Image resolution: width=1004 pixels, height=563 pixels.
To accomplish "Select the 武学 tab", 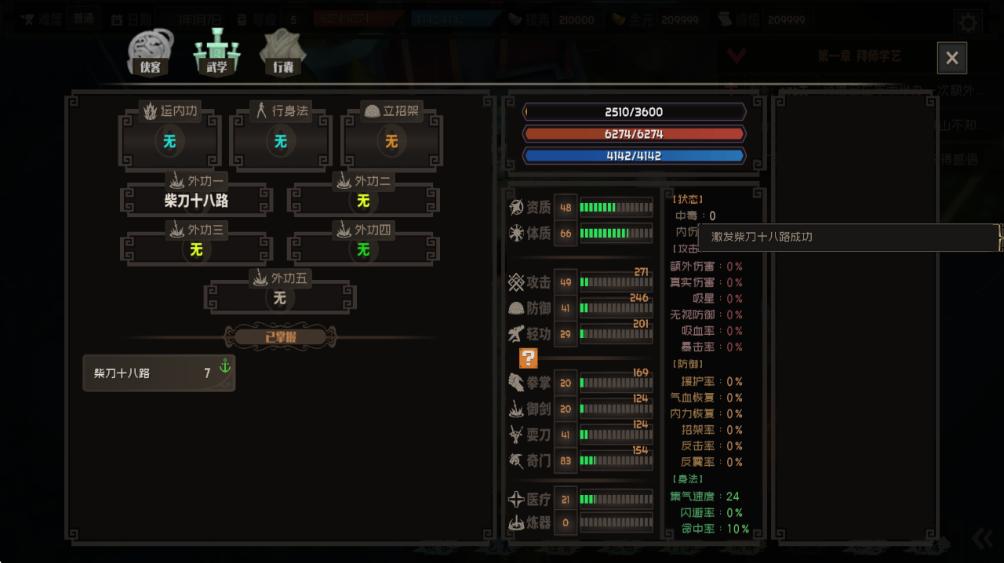I will (217, 53).
